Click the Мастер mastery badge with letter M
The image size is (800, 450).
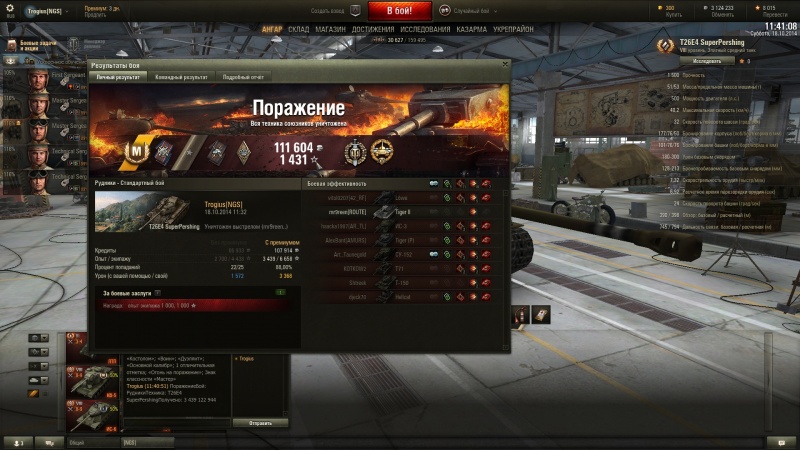pyautogui.click(x=136, y=151)
